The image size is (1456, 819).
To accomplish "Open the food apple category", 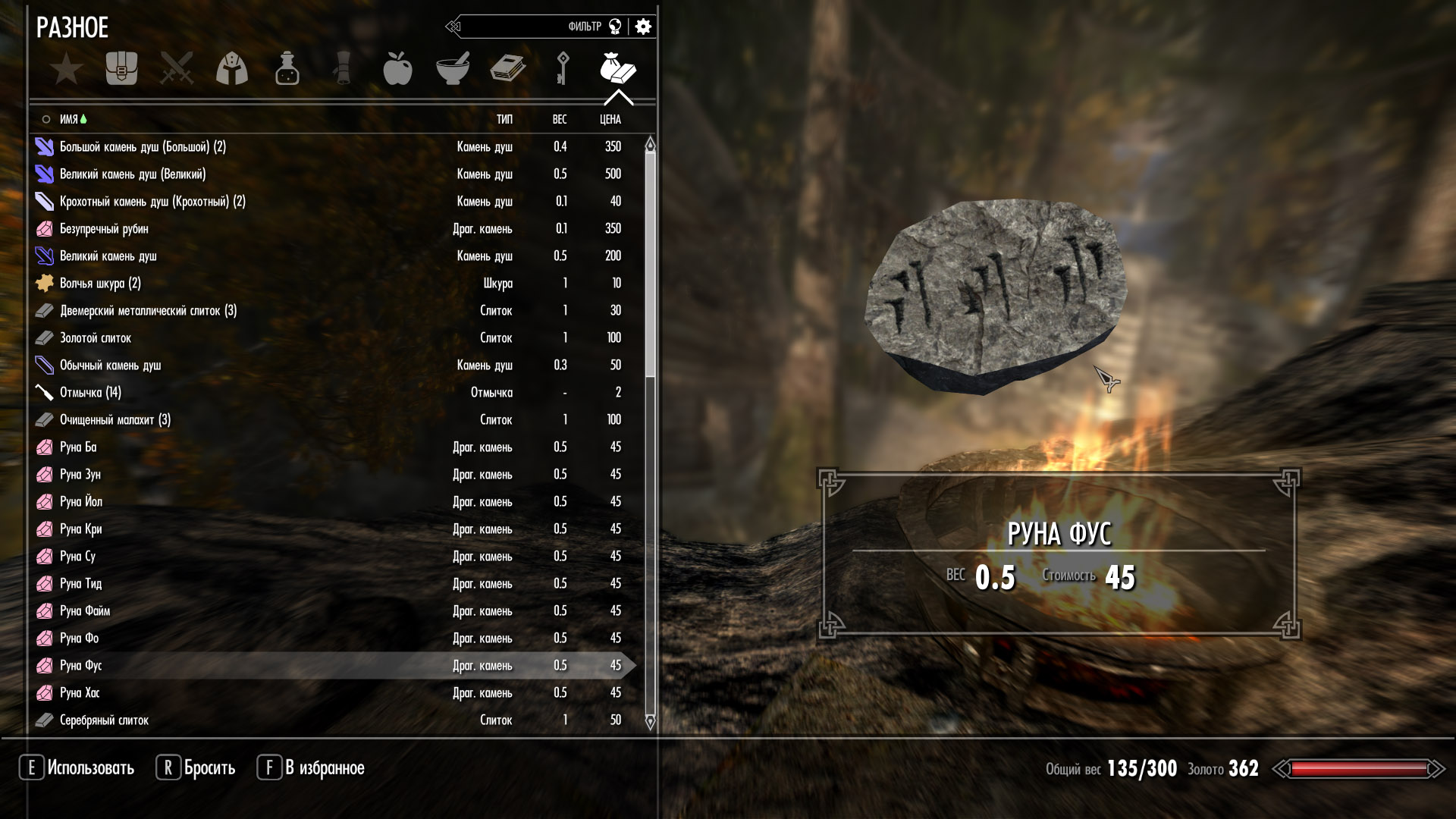I will coord(397,69).
